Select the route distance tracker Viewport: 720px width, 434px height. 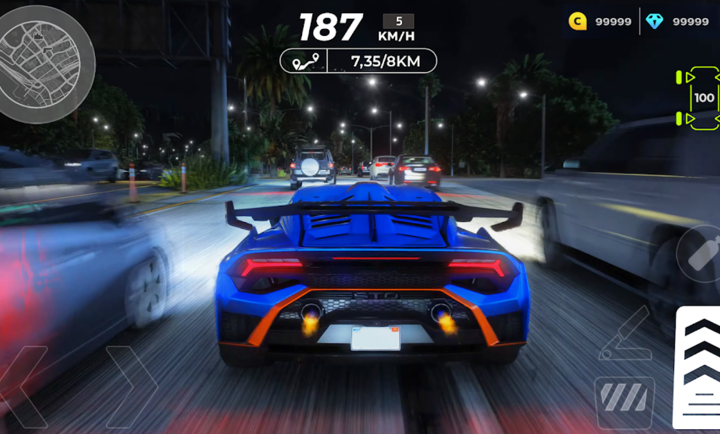(358, 61)
